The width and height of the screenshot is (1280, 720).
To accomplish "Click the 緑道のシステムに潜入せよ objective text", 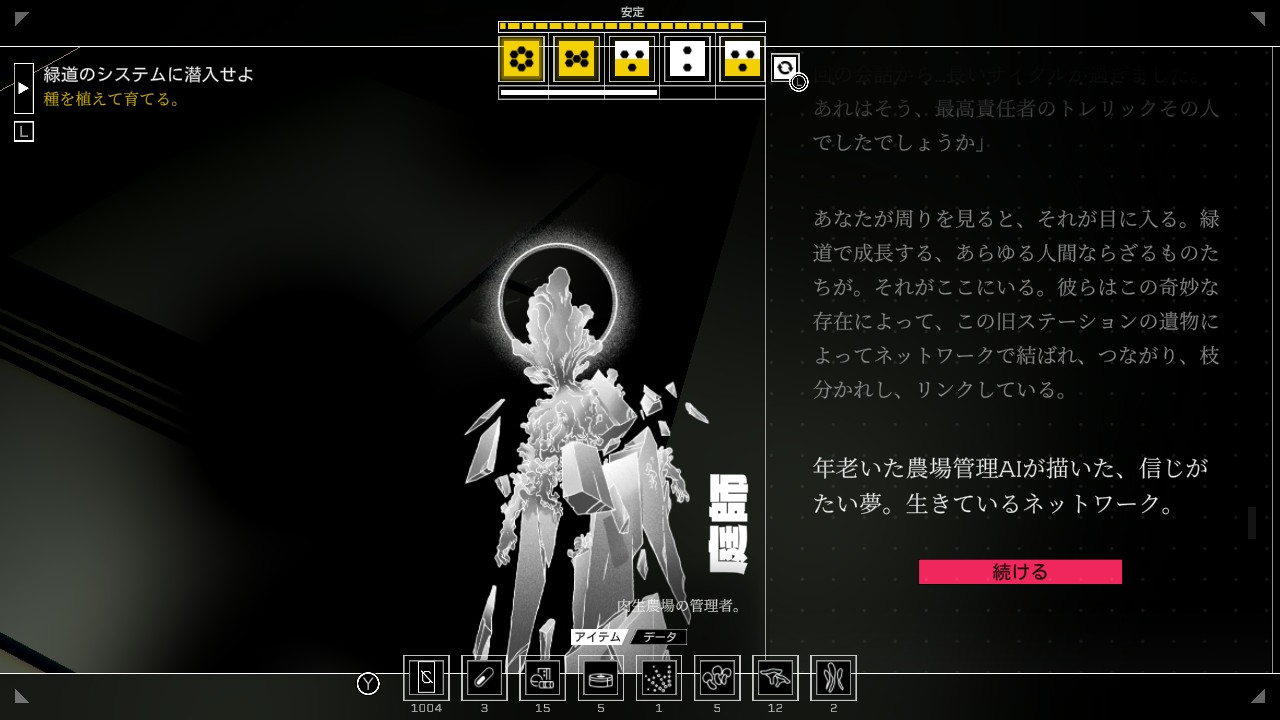I will click(x=146, y=73).
